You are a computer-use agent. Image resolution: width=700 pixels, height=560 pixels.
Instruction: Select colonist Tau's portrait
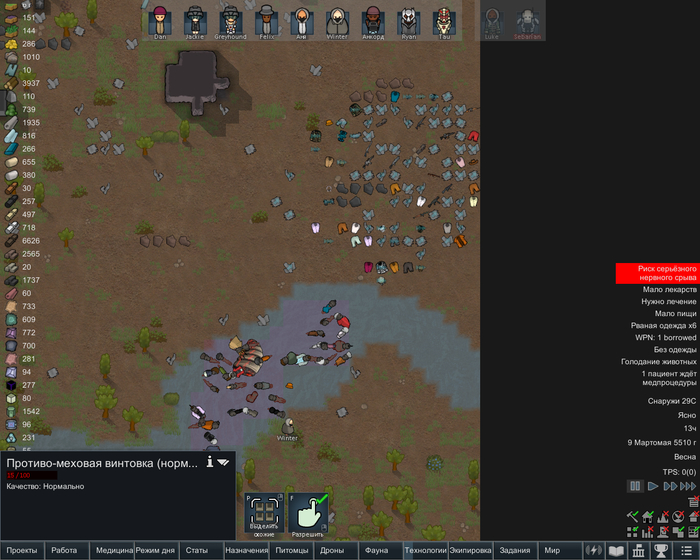445,20
